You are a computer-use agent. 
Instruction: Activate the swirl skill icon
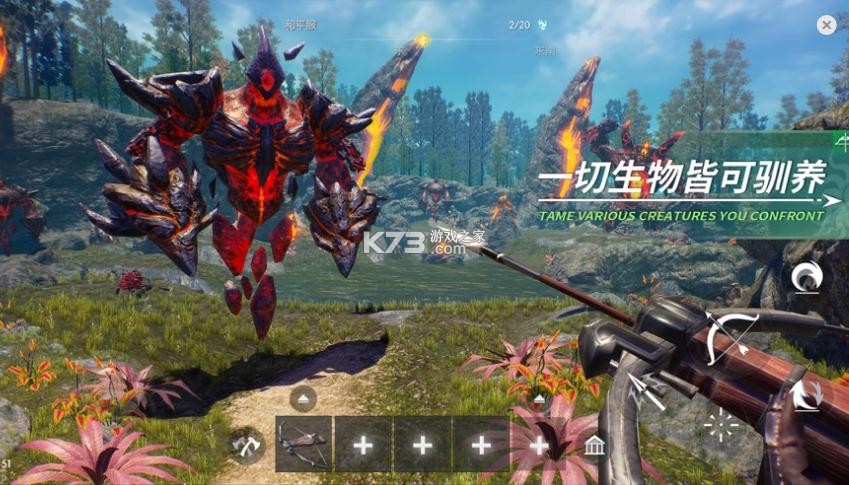[x=806, y=277]
